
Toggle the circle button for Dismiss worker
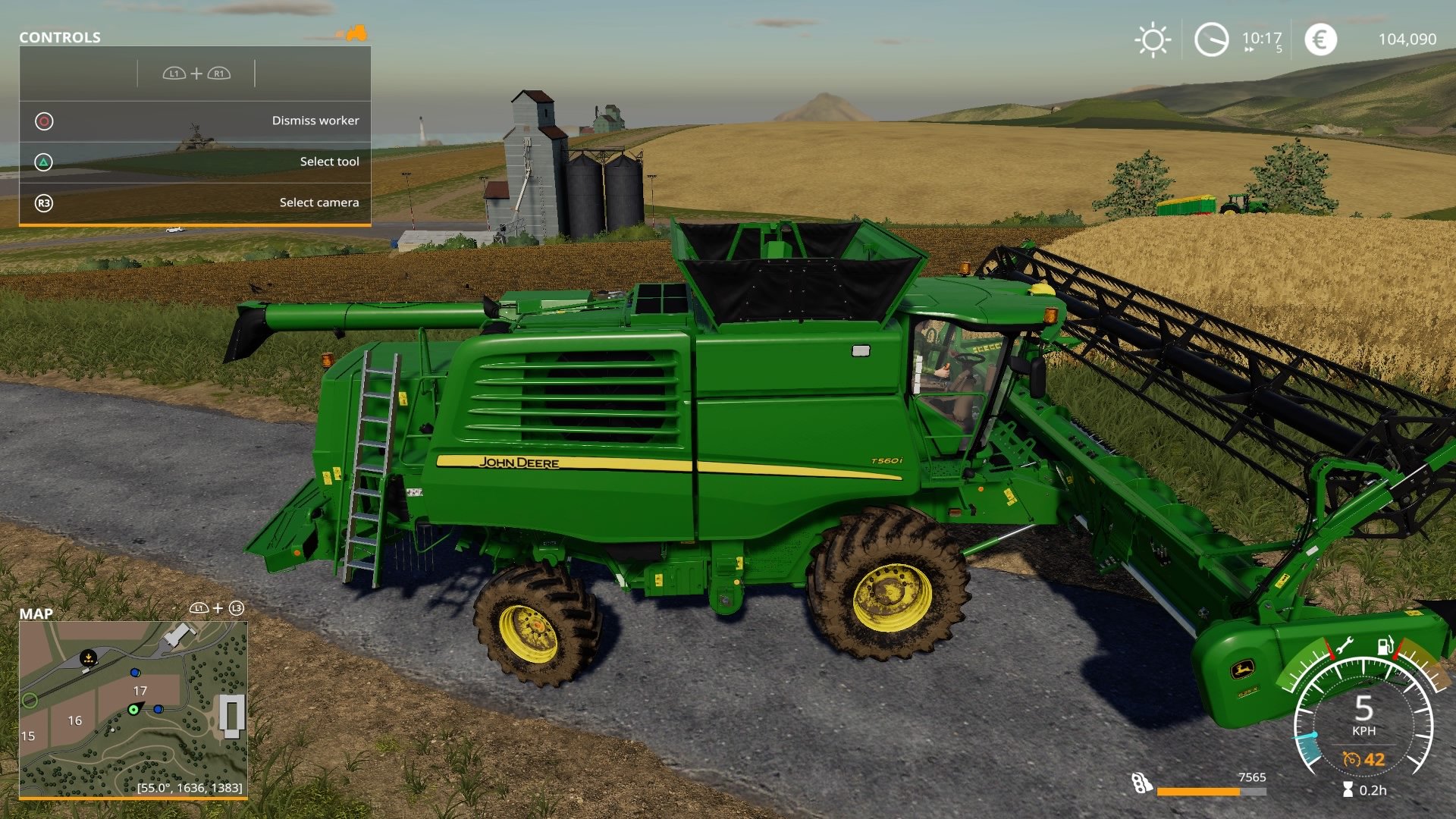coord(44,120)
